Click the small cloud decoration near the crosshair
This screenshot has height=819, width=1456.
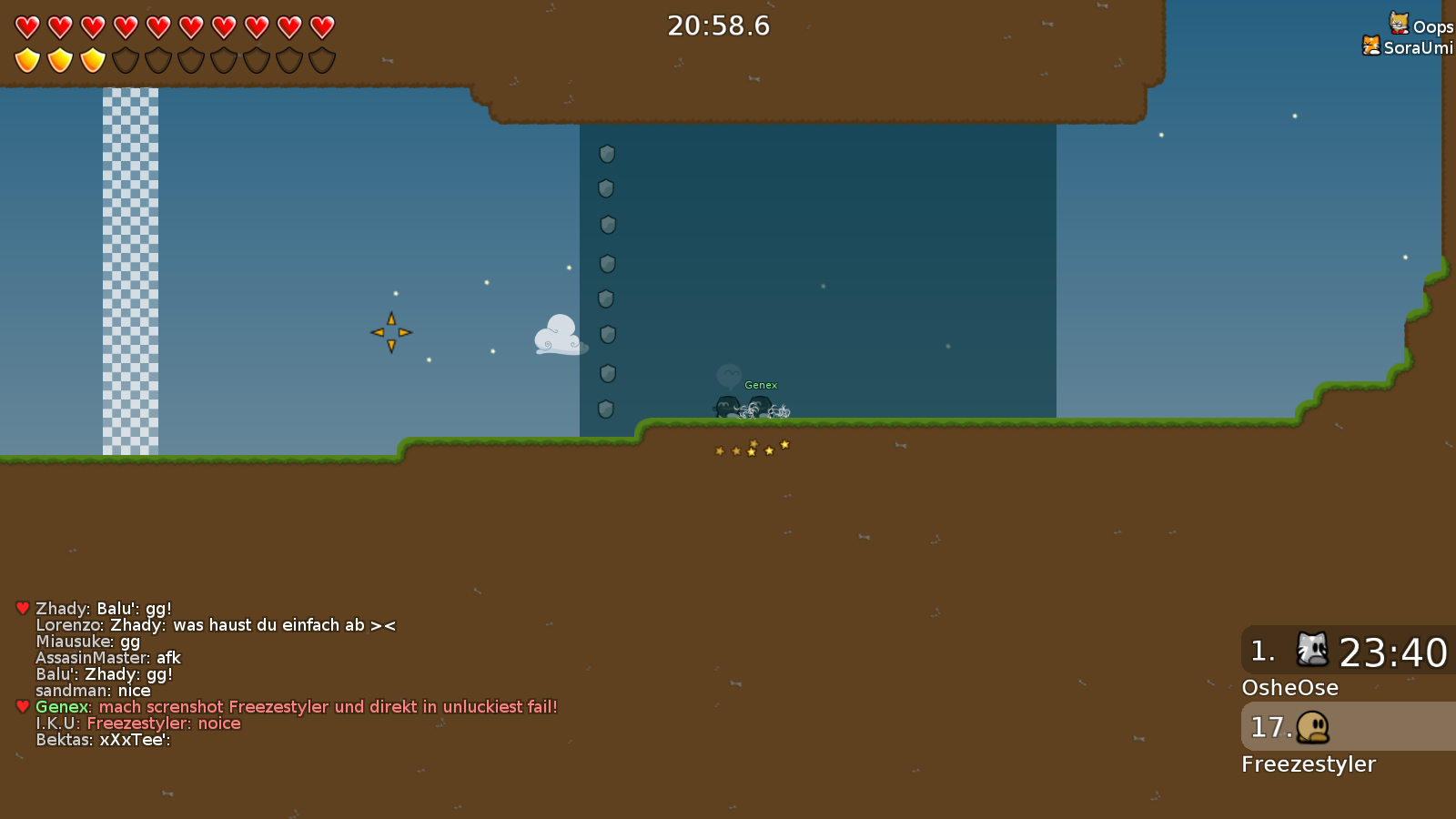(558, 337)
